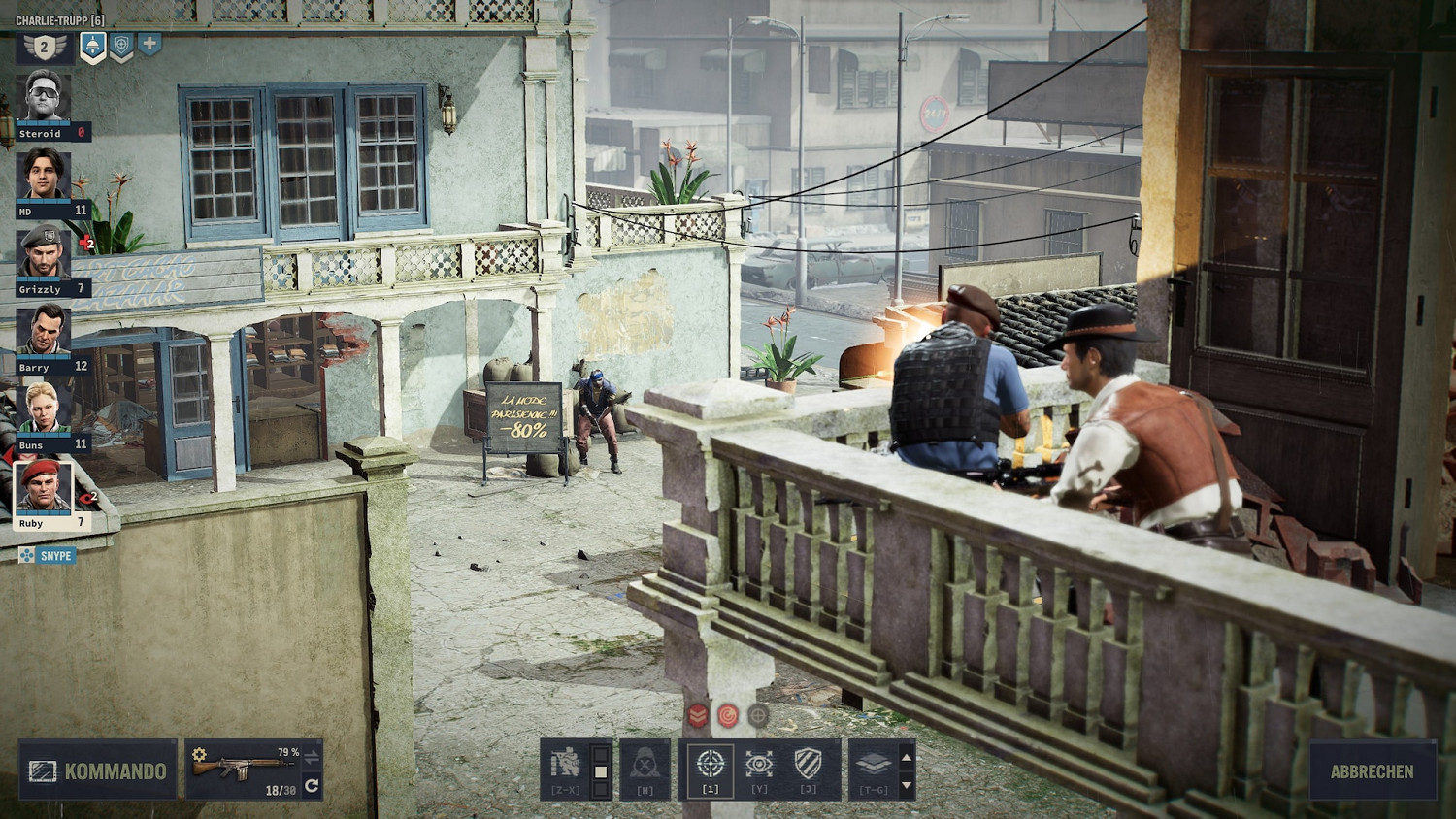
Task: Click the Snype co-op tag
Action: click(48, 556)
